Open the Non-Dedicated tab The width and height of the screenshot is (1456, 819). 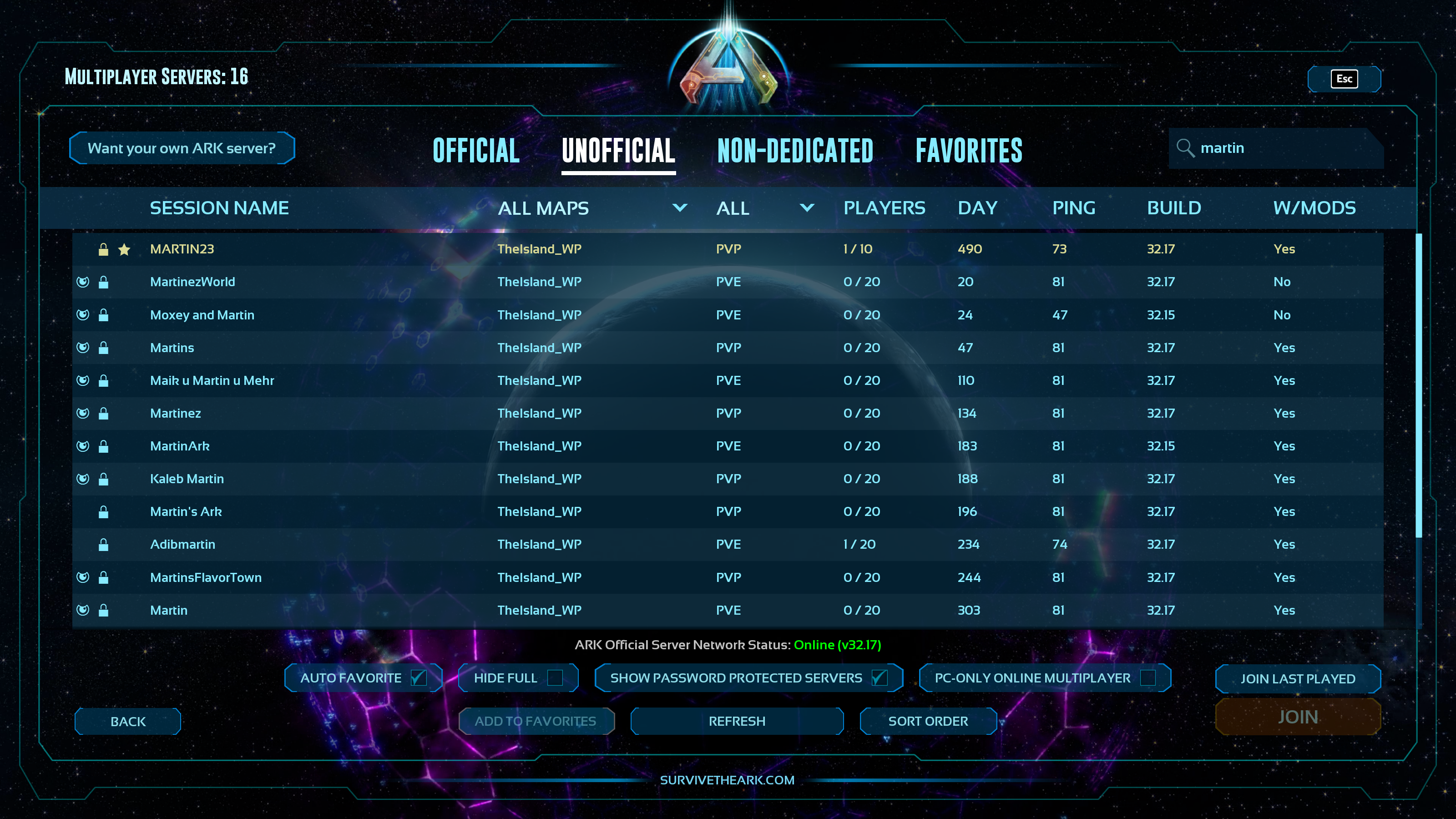(x=795, y=151)
